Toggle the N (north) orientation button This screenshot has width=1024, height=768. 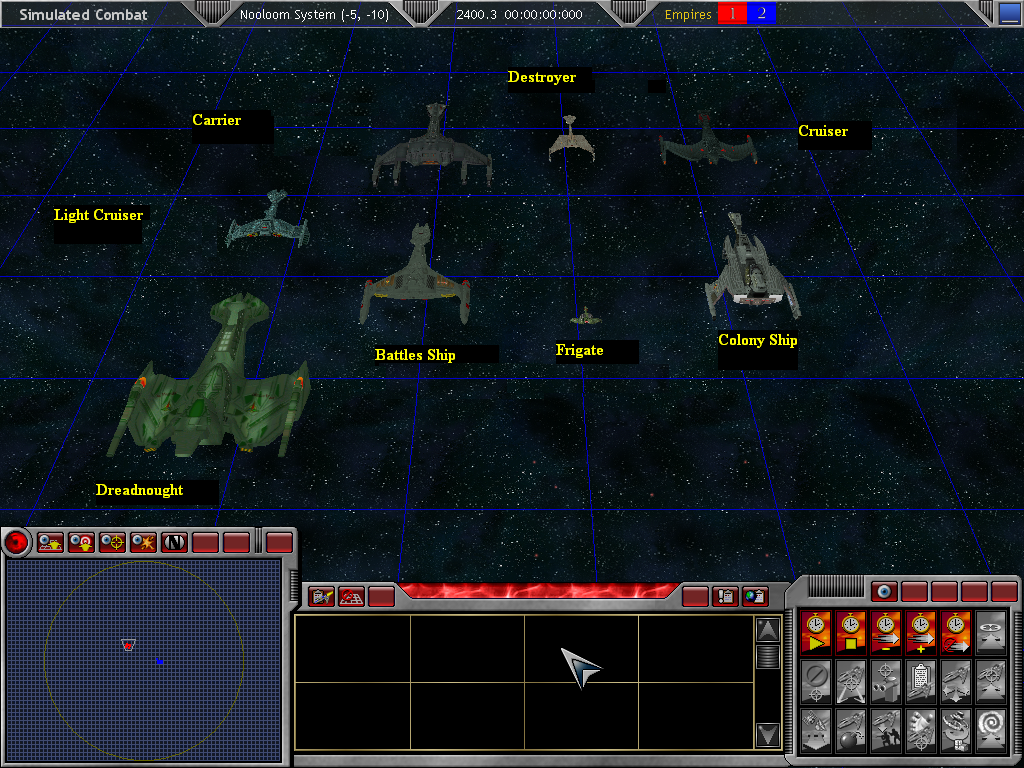175,542
